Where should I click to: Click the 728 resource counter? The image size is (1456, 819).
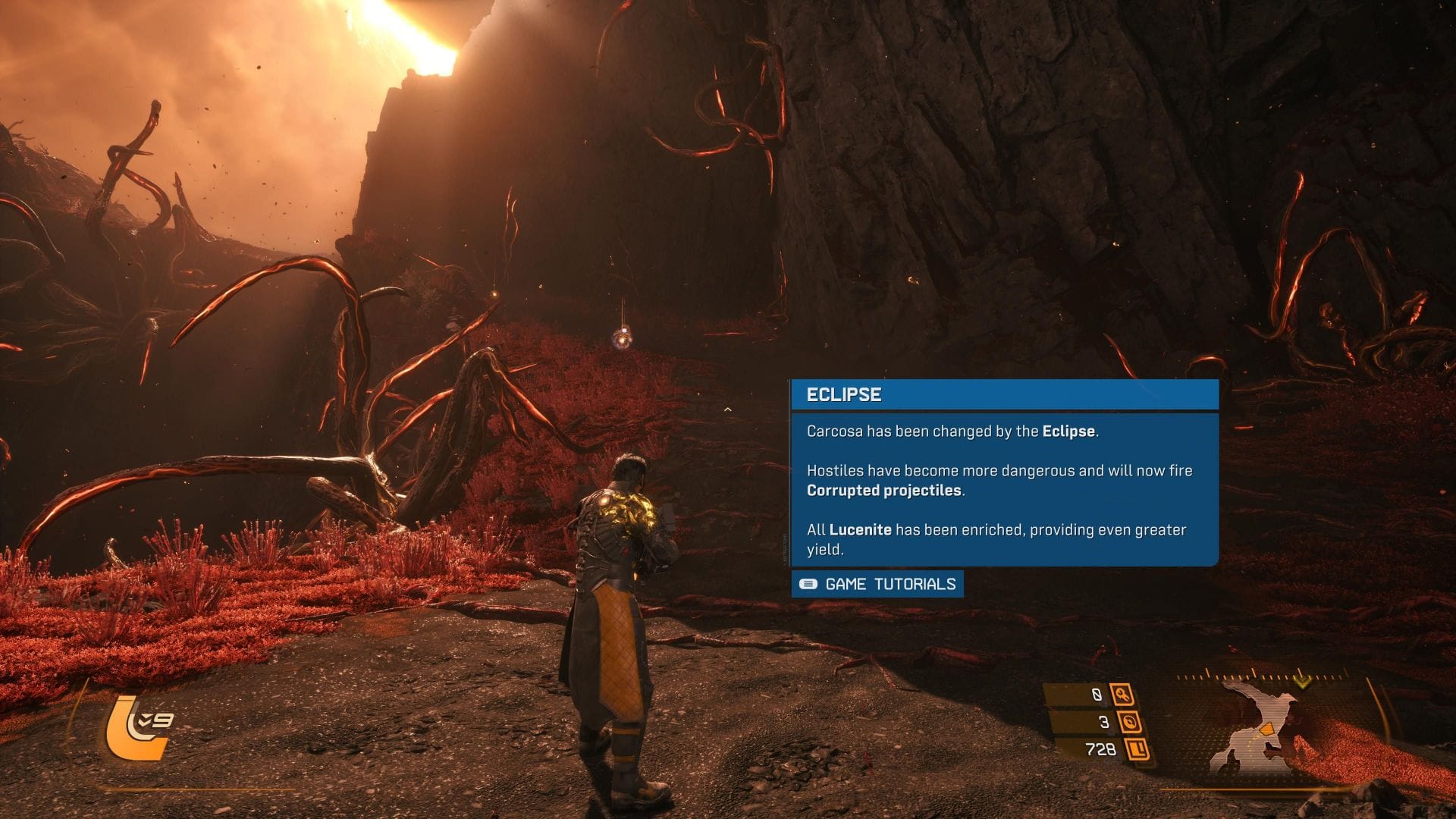pos(1101,749)
